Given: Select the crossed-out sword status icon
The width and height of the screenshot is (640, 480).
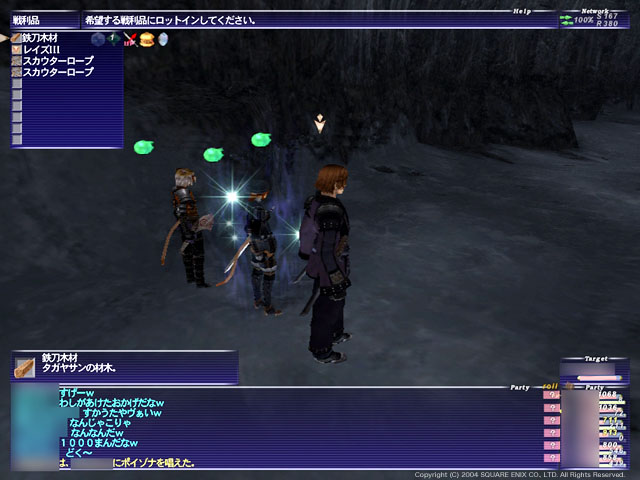Looking at the screenshot, I should tap(130, 40).
